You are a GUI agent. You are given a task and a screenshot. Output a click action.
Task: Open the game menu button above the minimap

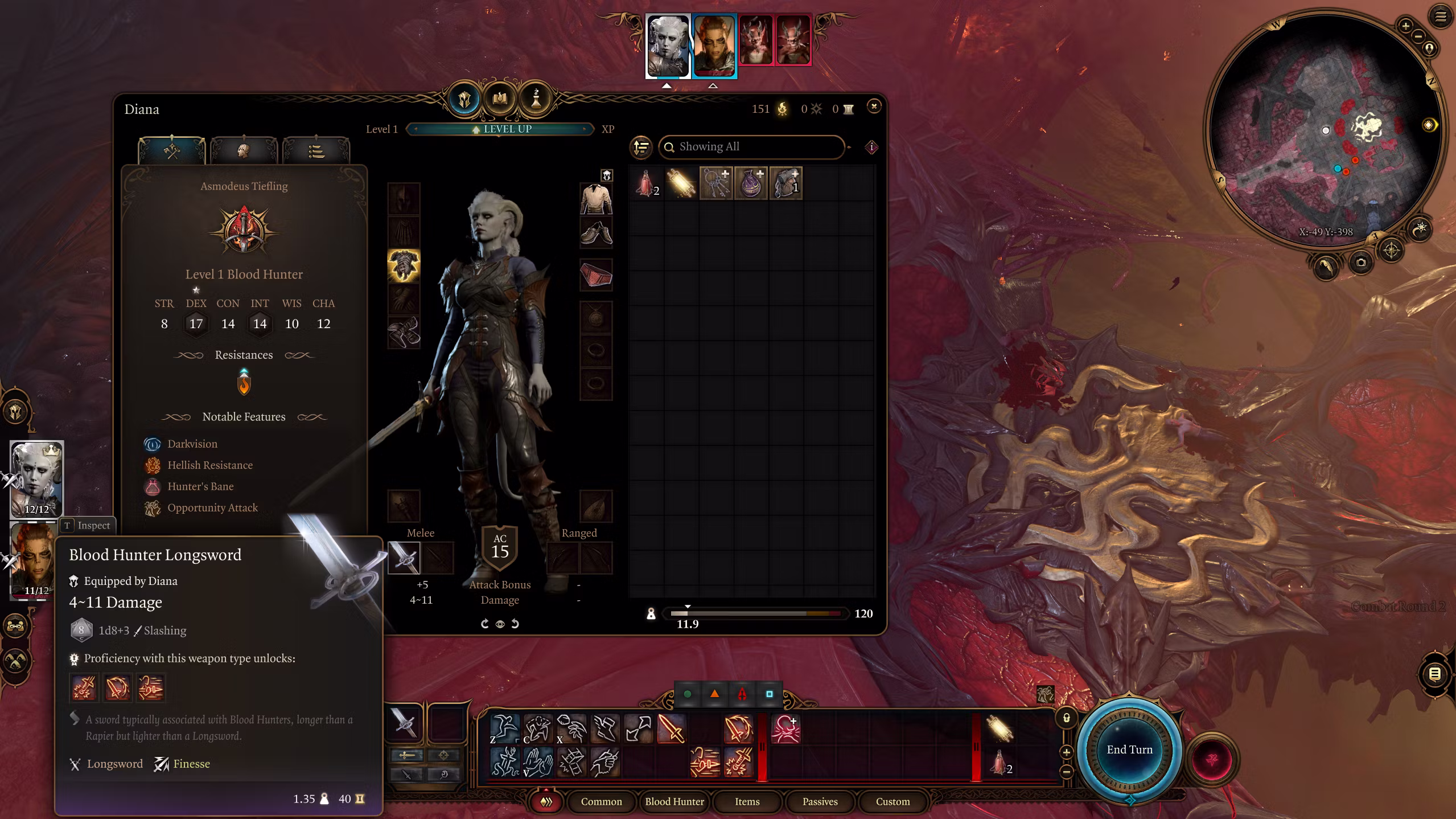click(1440, 17)
